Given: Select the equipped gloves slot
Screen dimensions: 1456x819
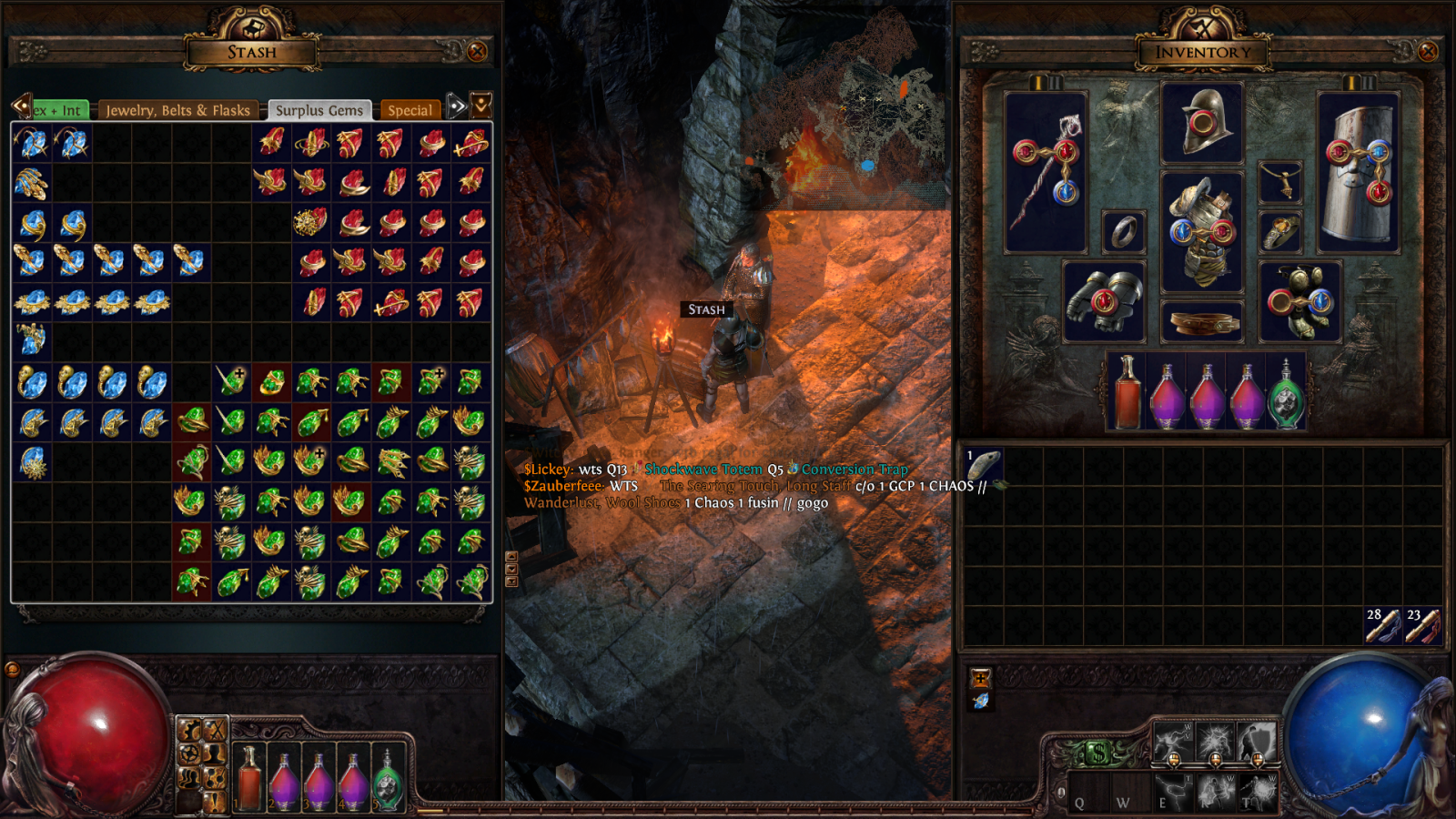Looking at the screenshot, I should pyautogui.click(x=1104, y=301).
